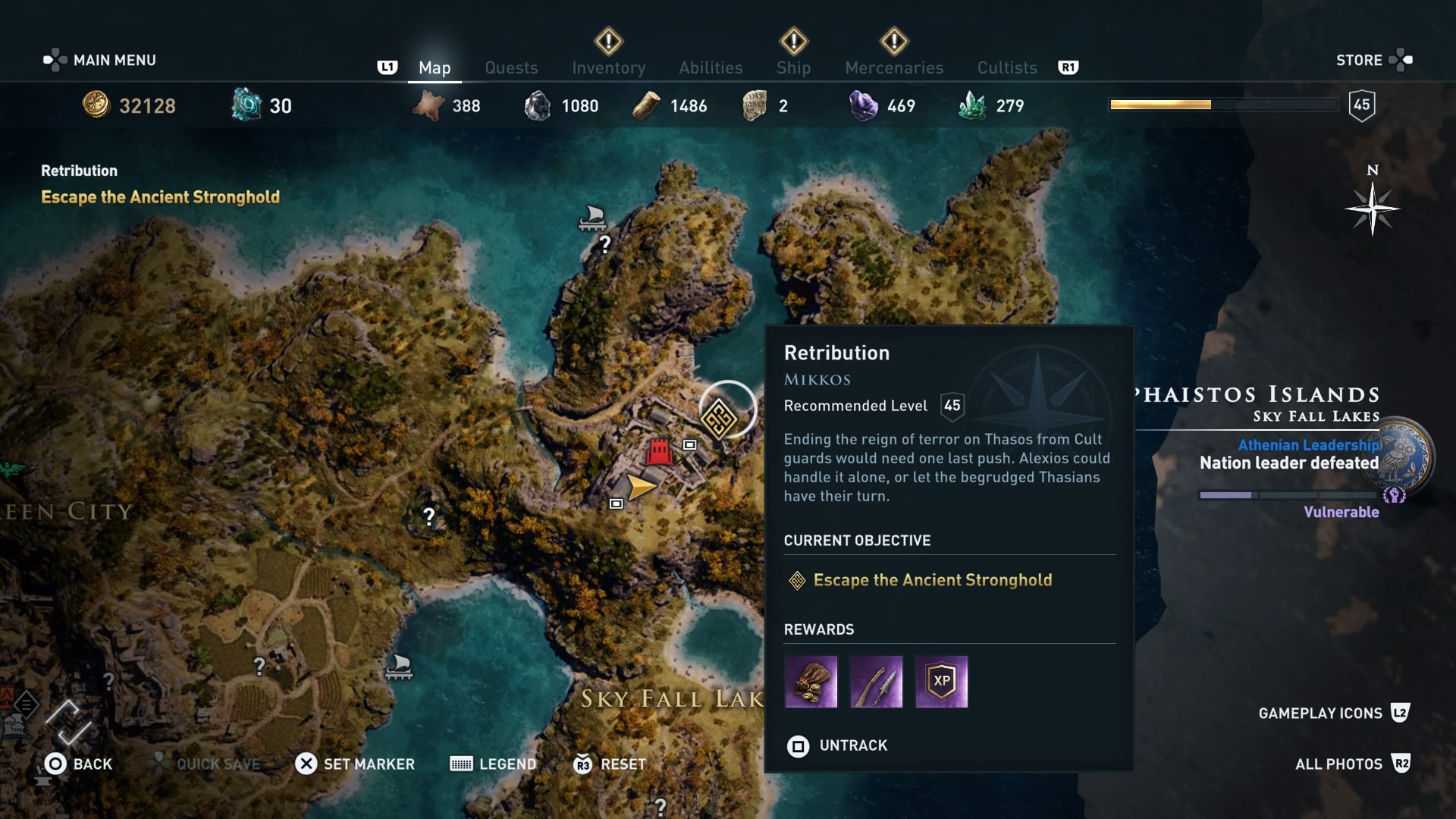Inspect the spear weapon reward
Screen dimensions: 1456x819
click(x=876, y=682)
